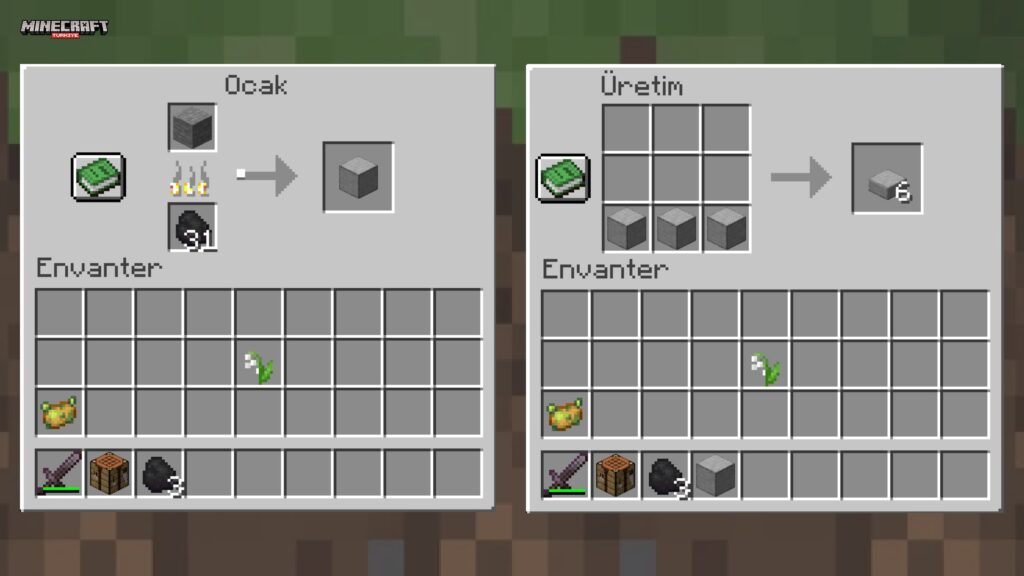Click the sword in the Ocak hotbar
1024x576 pixels.
[x=60, y=474]
